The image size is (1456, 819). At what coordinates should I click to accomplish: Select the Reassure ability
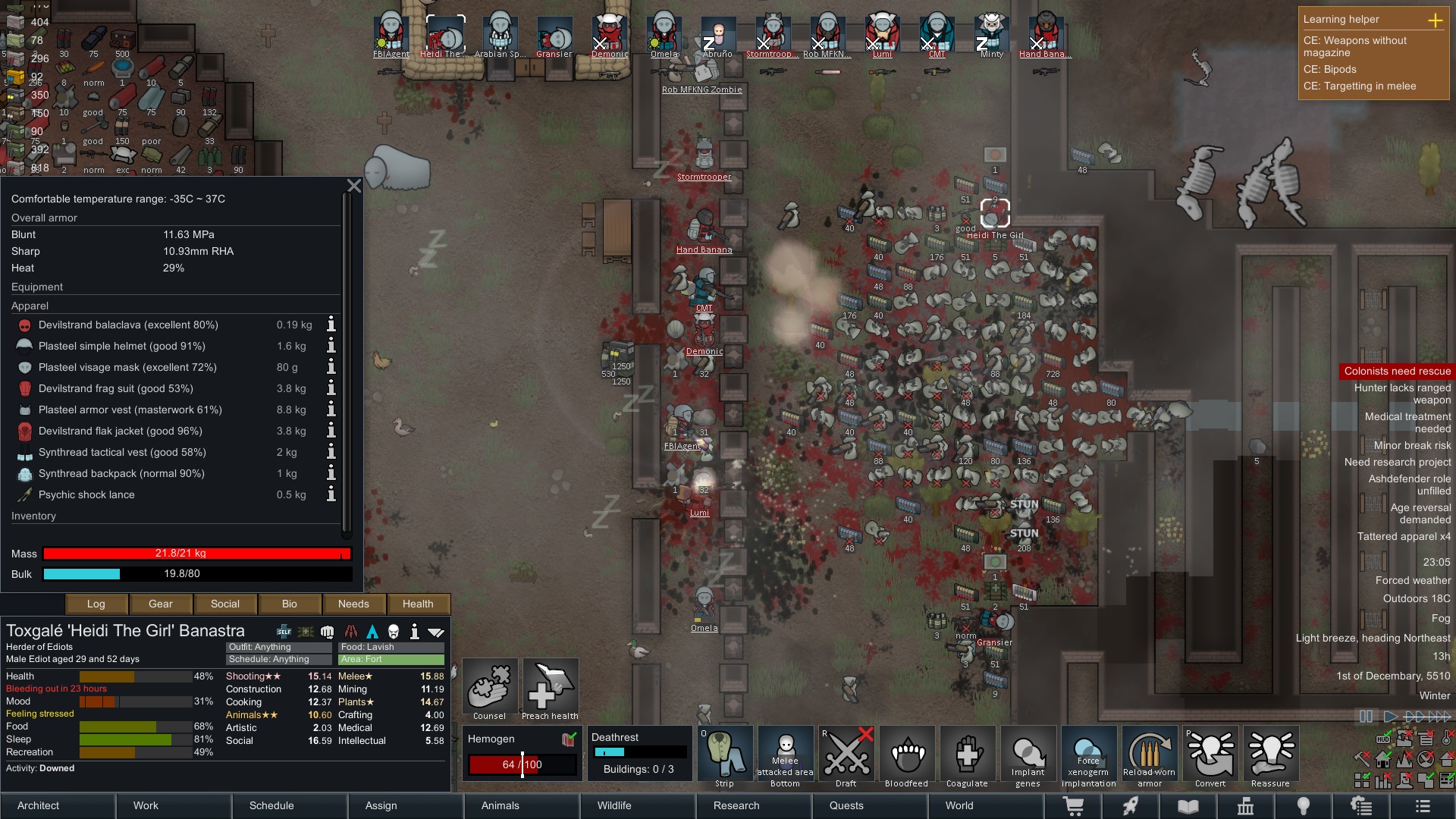(x=1271, y=755)
